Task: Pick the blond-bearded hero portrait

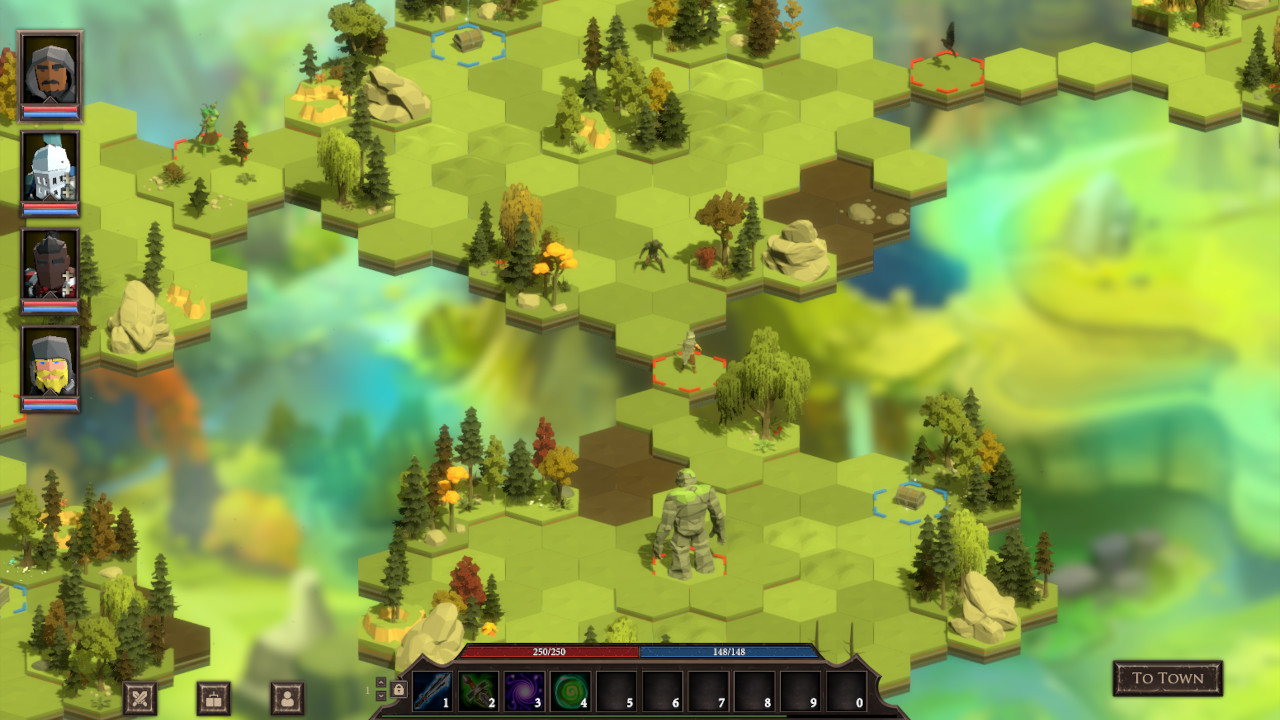Action: coord(49,364)
